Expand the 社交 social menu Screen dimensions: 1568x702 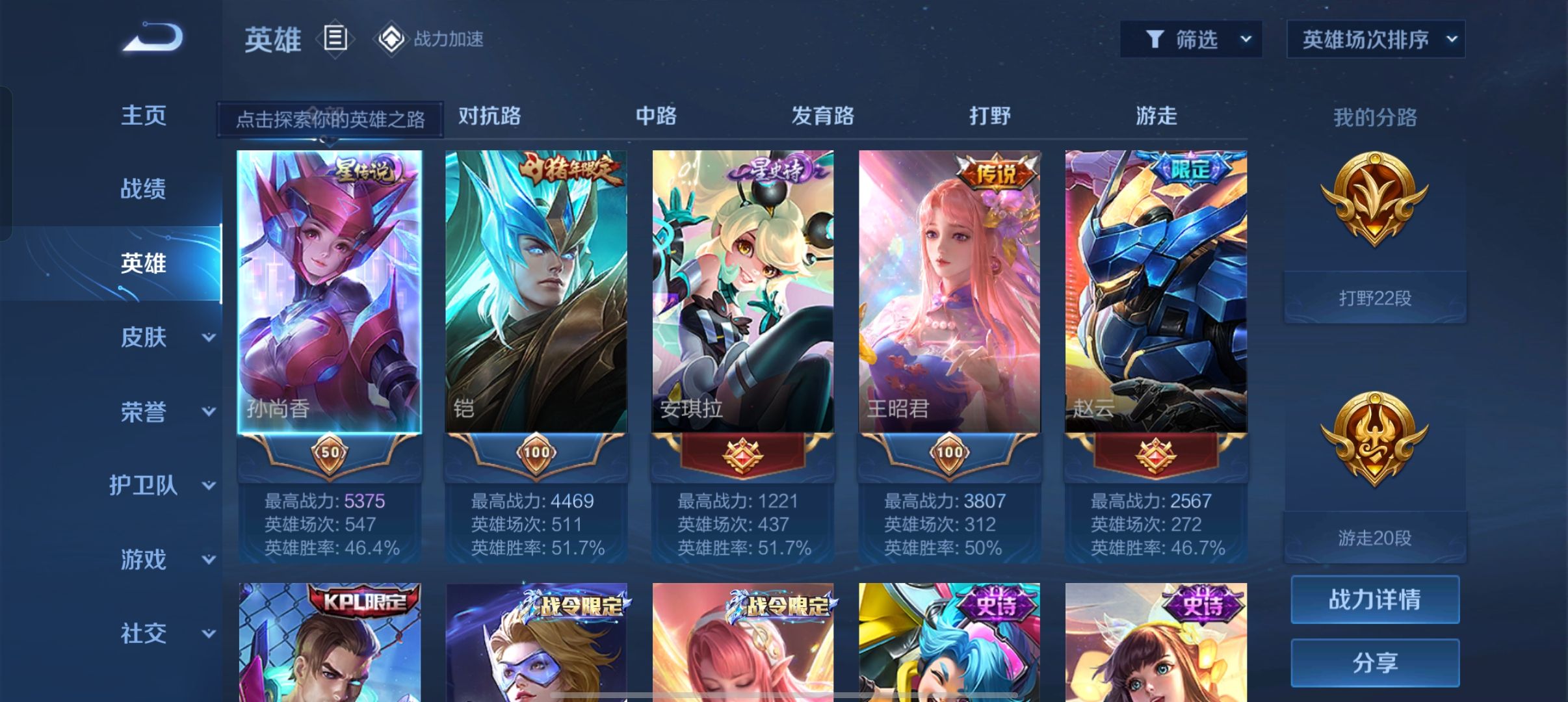pos(166,633)
